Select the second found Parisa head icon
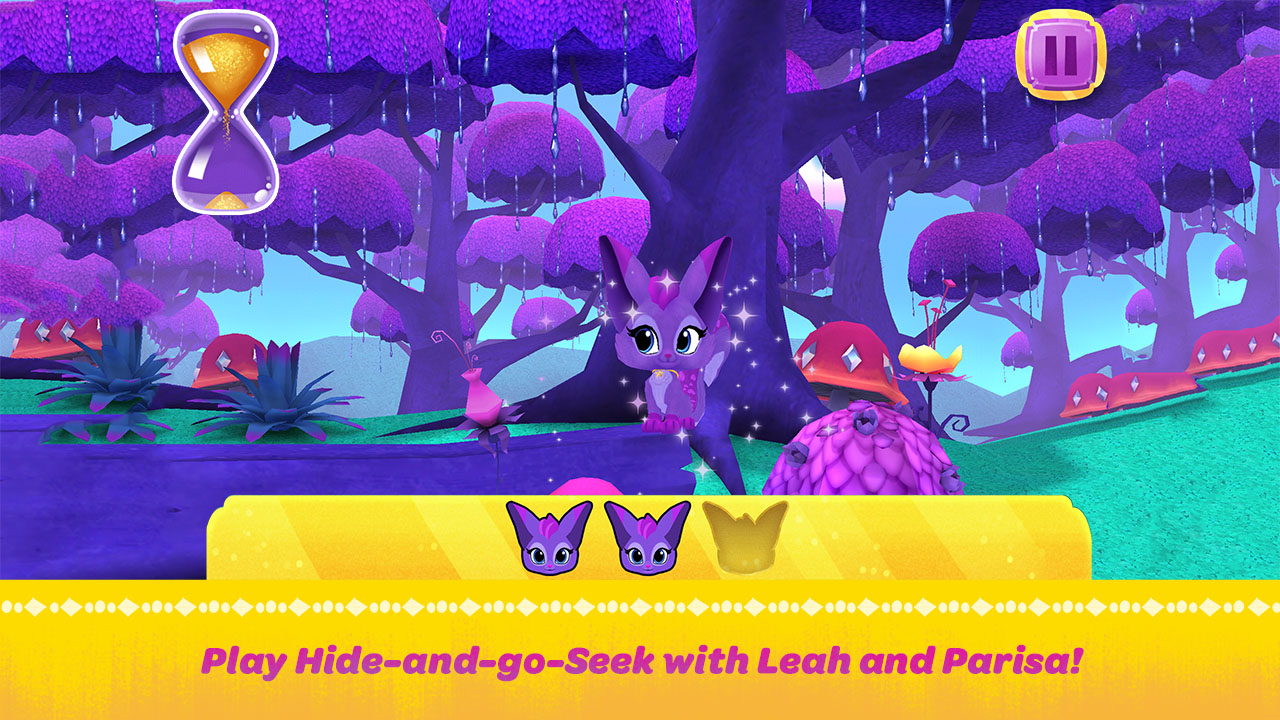The height and width of the screenshot is (720, 1280). 645,538
